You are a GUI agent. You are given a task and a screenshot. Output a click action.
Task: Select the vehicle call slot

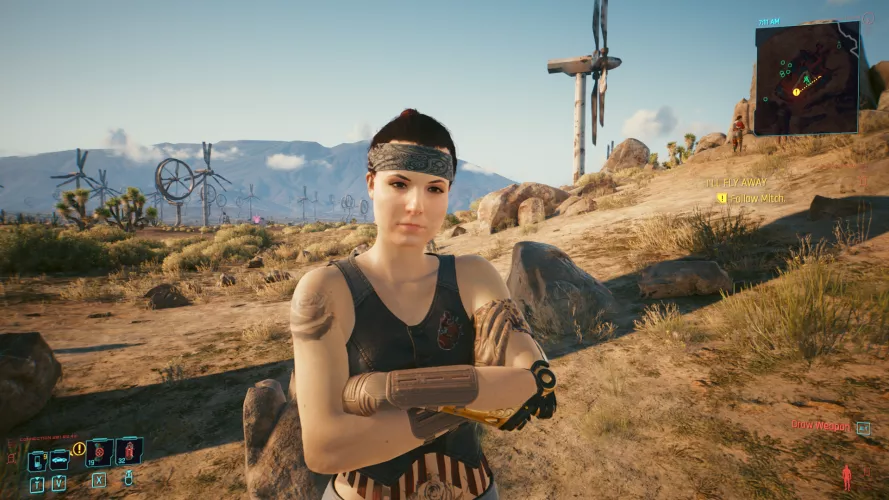tap(59, 460)
